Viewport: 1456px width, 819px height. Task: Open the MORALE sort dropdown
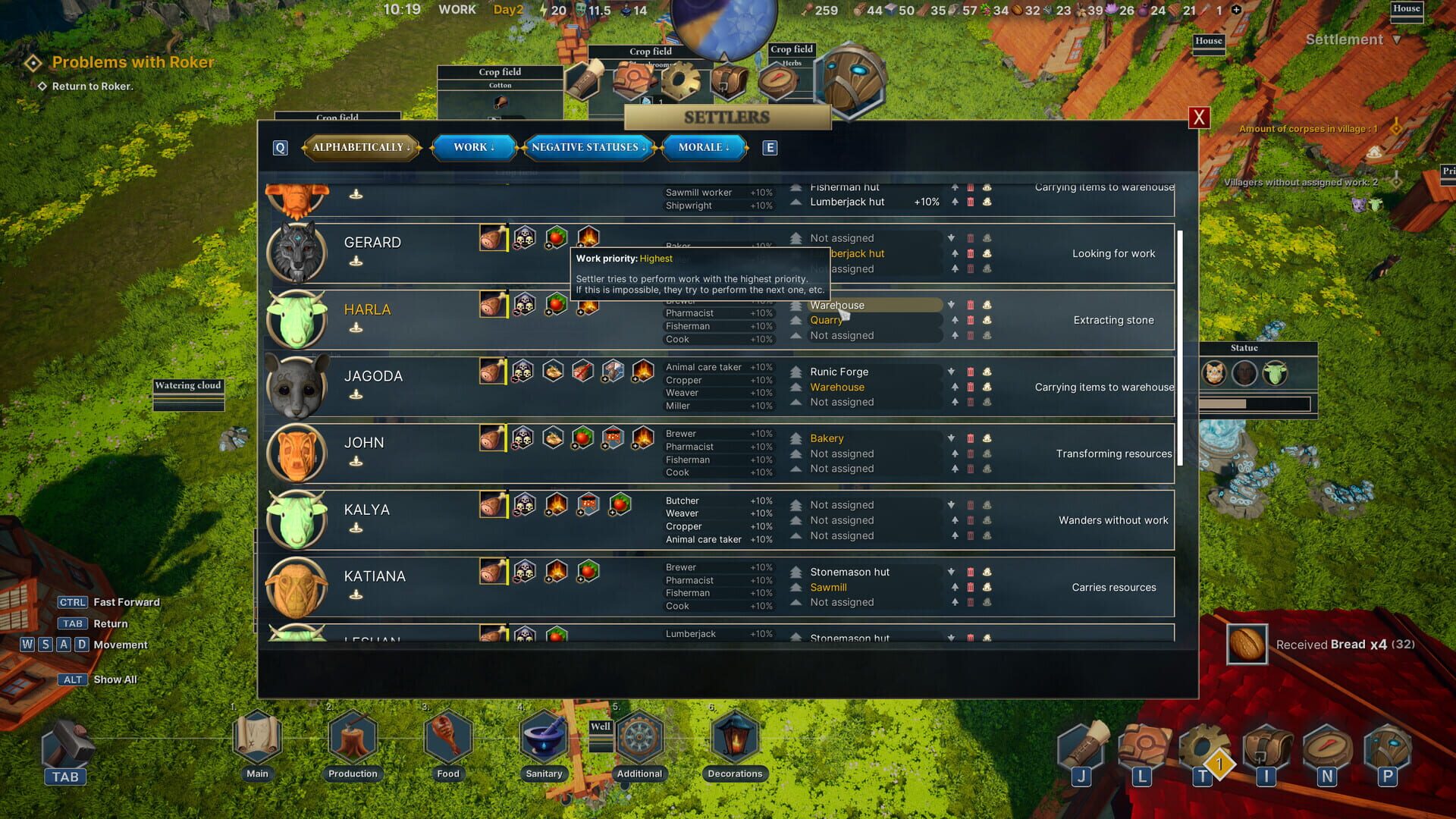704,147
